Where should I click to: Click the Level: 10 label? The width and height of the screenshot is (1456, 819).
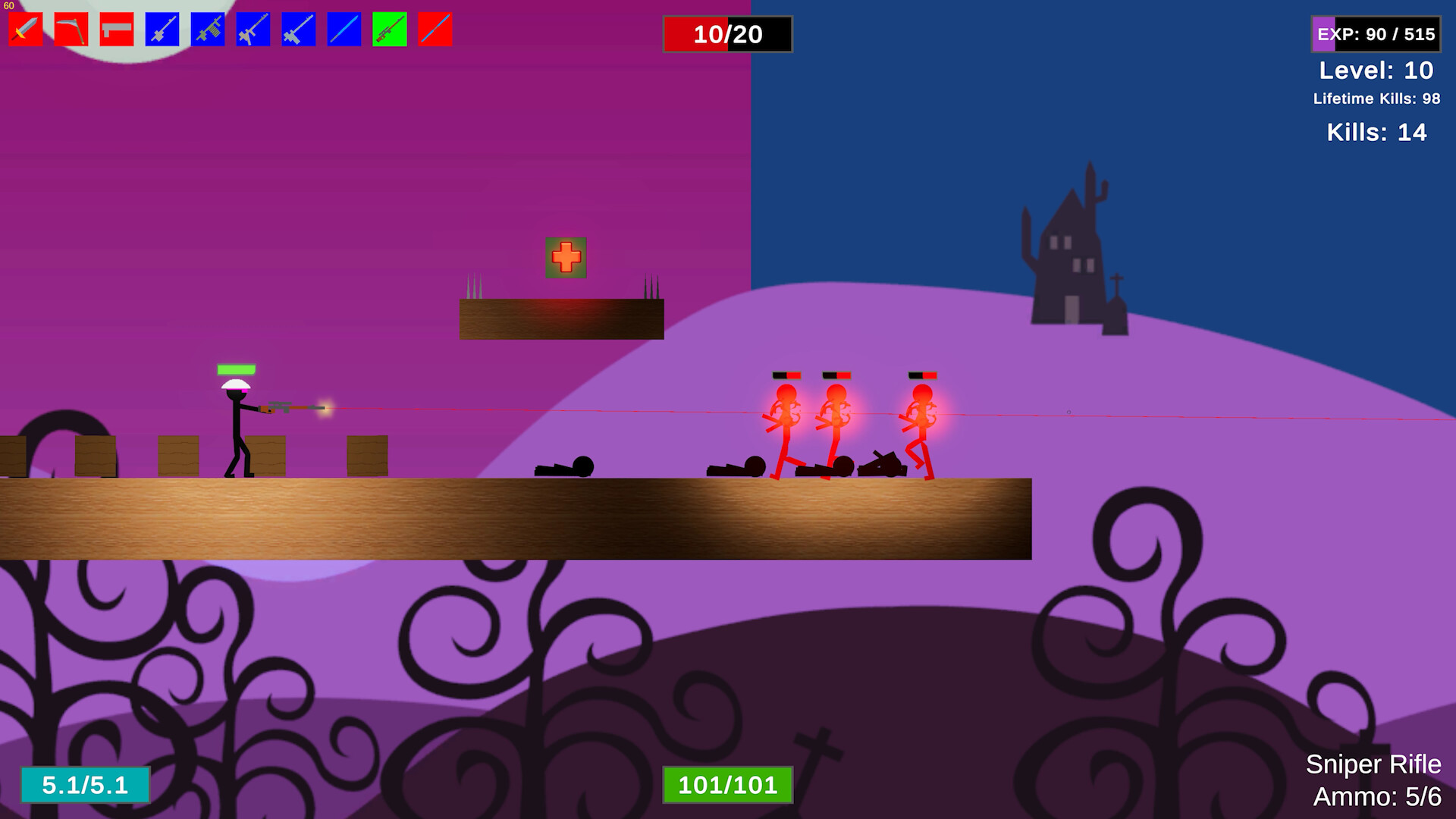click(1376, 71)
